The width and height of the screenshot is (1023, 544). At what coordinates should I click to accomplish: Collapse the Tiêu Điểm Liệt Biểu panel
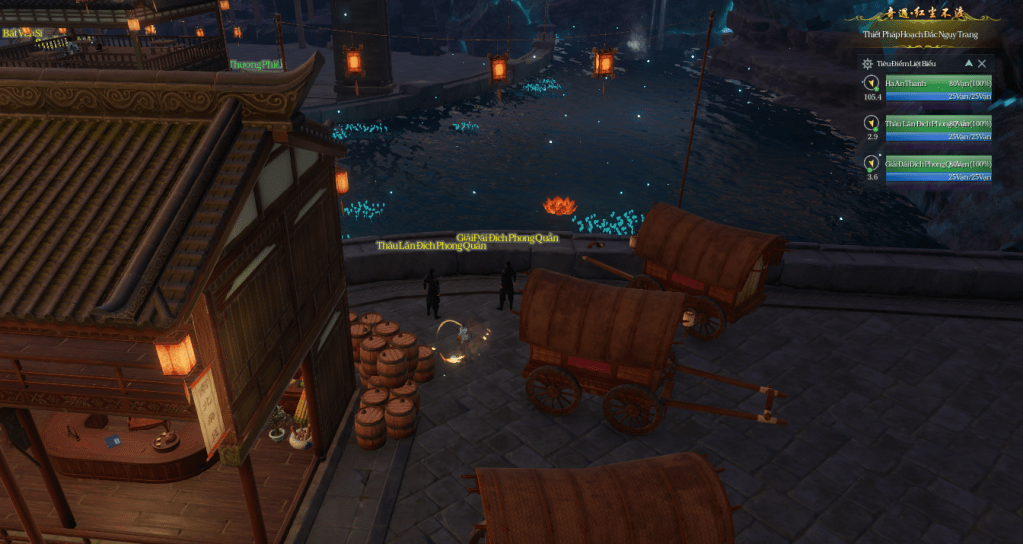[x=968, y=63]
